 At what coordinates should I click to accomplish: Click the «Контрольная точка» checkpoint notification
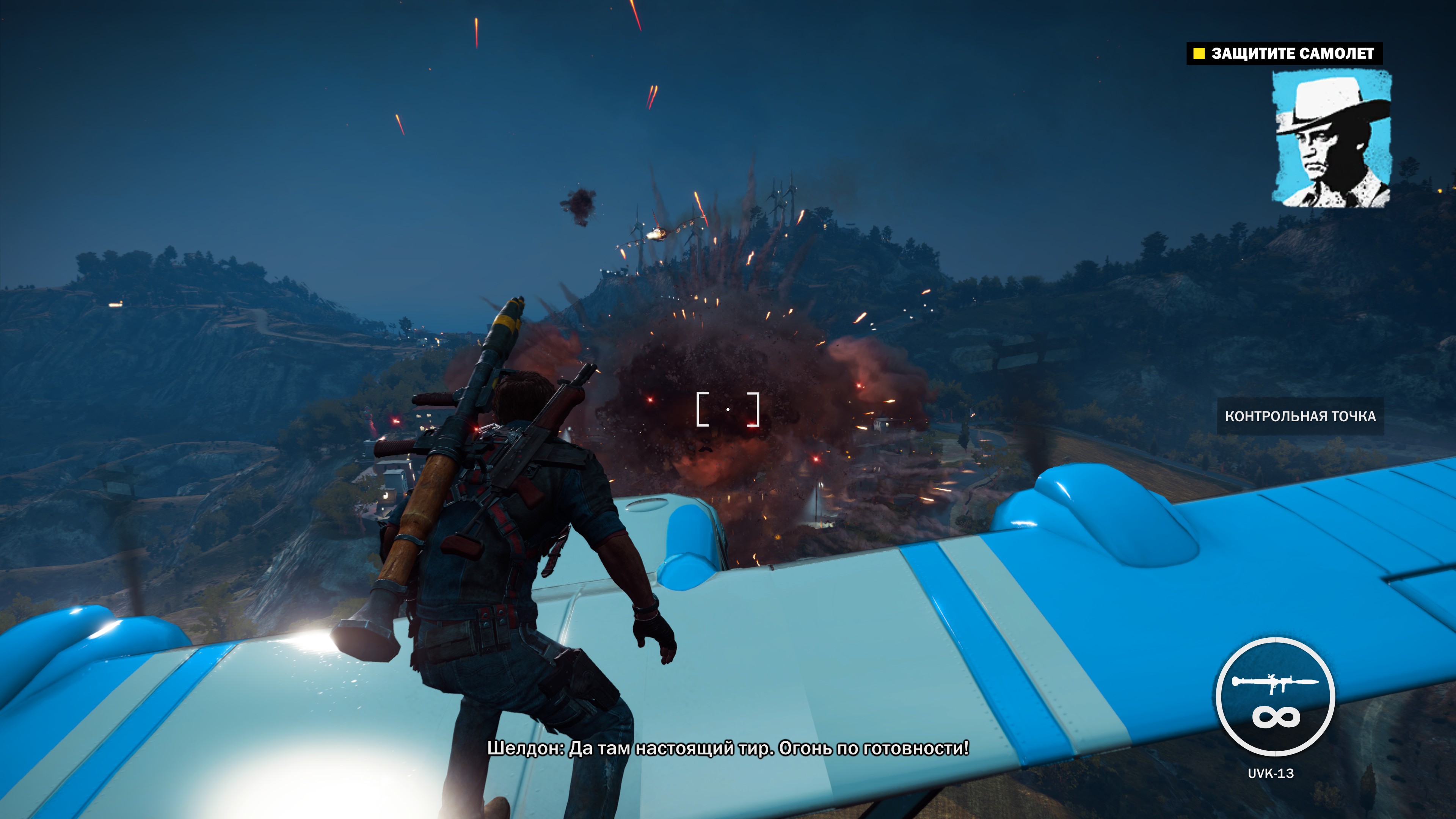pos(1300,417)
